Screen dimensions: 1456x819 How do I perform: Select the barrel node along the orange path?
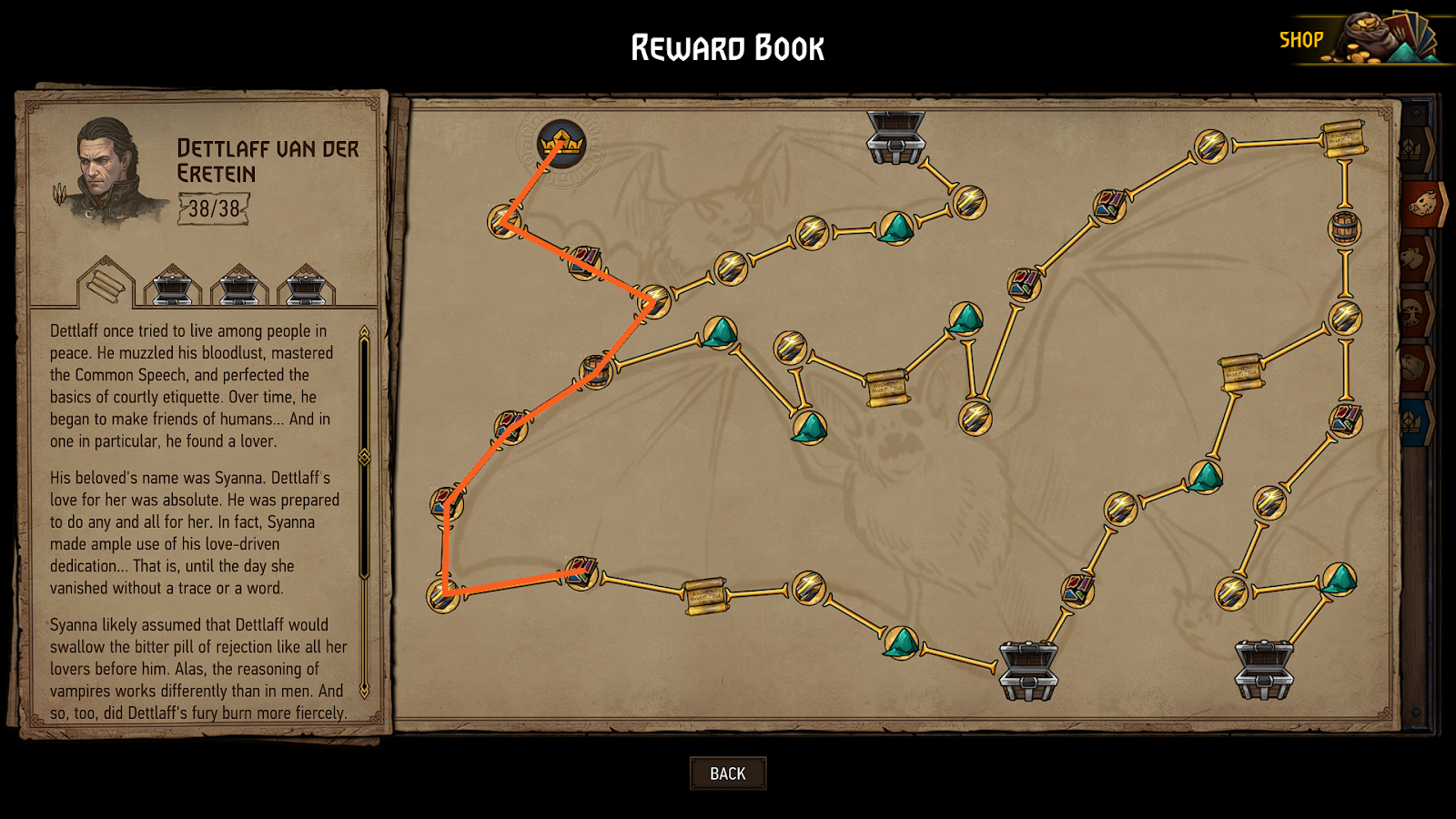pyautogui.click(x=595, y=372)
